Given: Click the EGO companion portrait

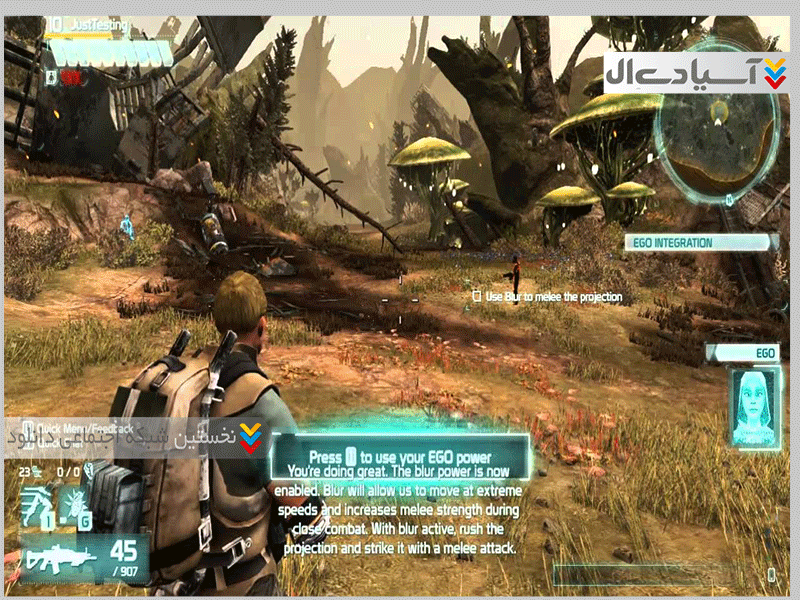Looking at the screenshot, I should pos(755,405).
